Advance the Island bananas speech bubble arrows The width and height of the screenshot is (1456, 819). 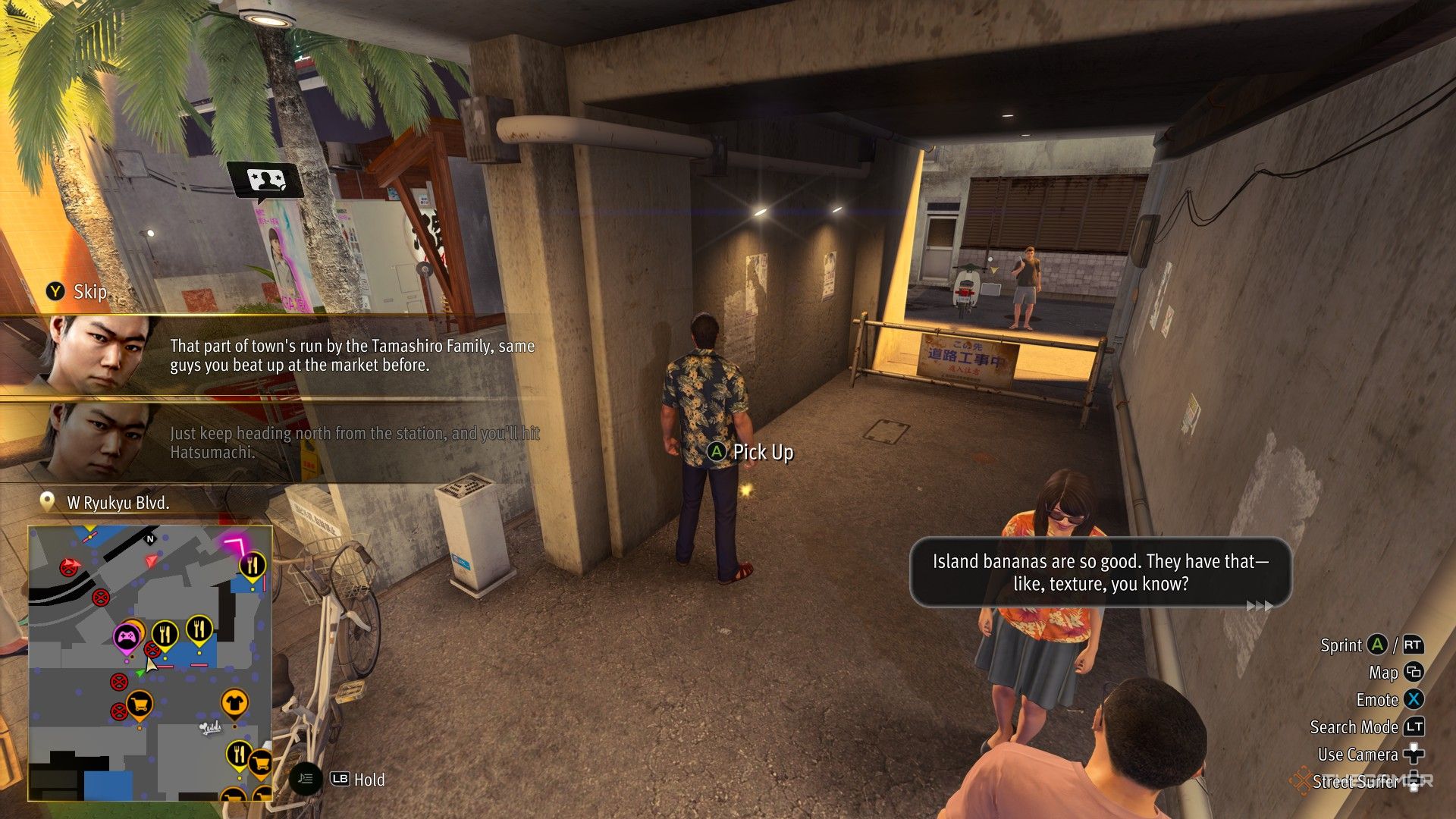(1259, 605)
